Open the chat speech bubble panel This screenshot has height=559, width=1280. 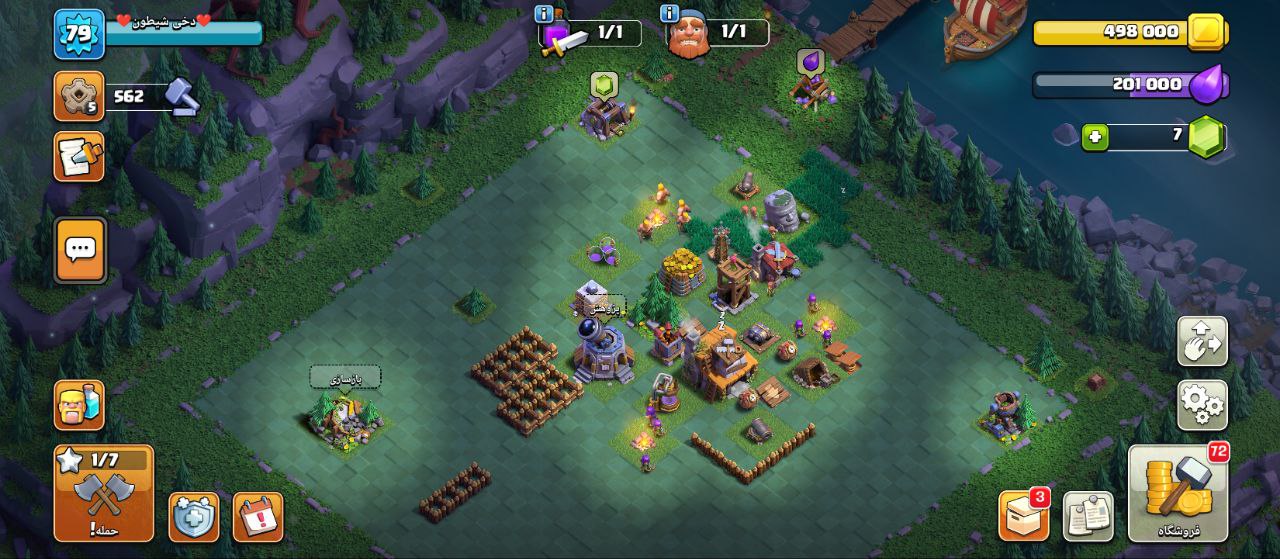tap(80, 250)
